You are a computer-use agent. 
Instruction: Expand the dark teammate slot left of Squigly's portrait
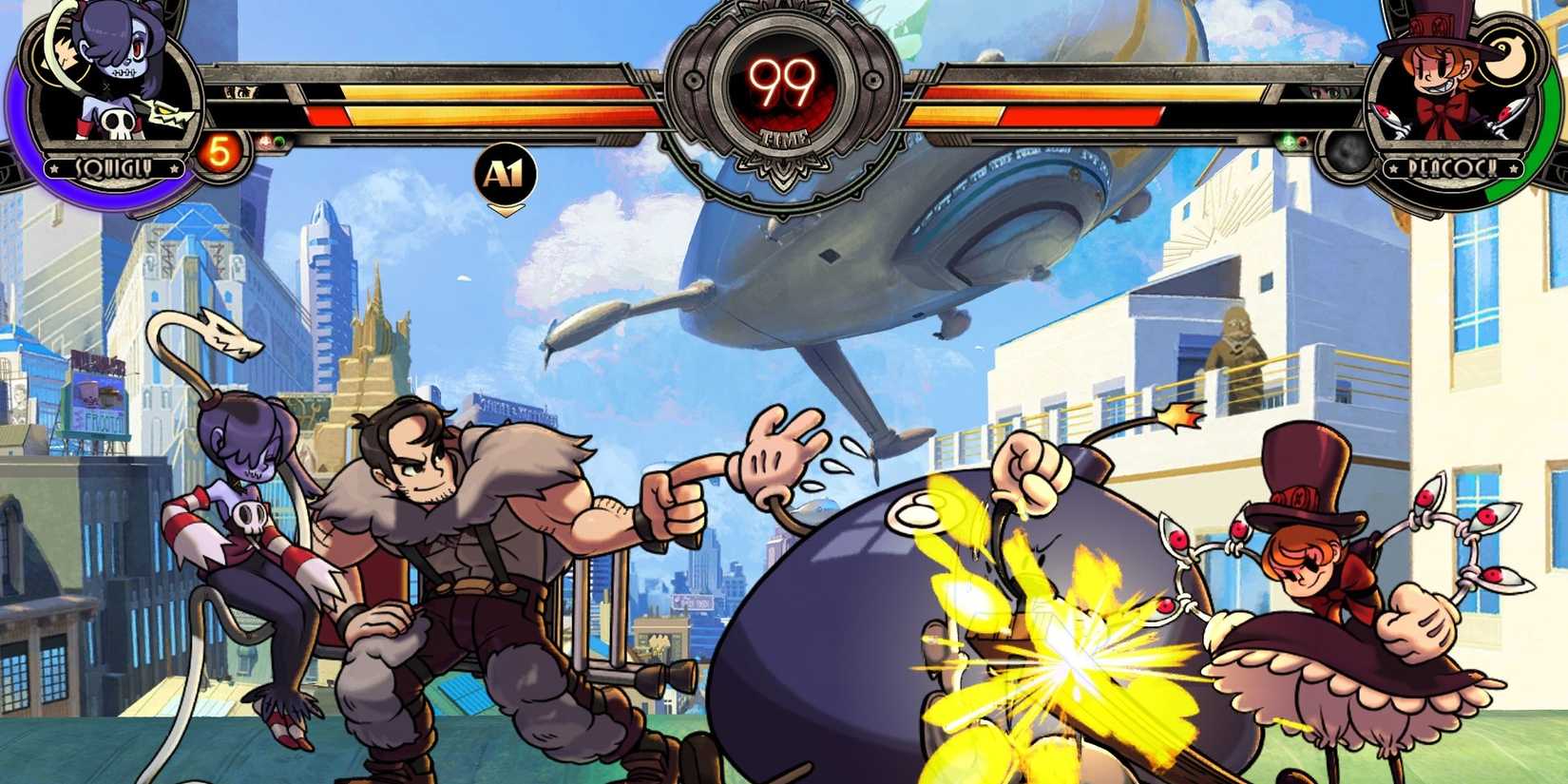10,163
